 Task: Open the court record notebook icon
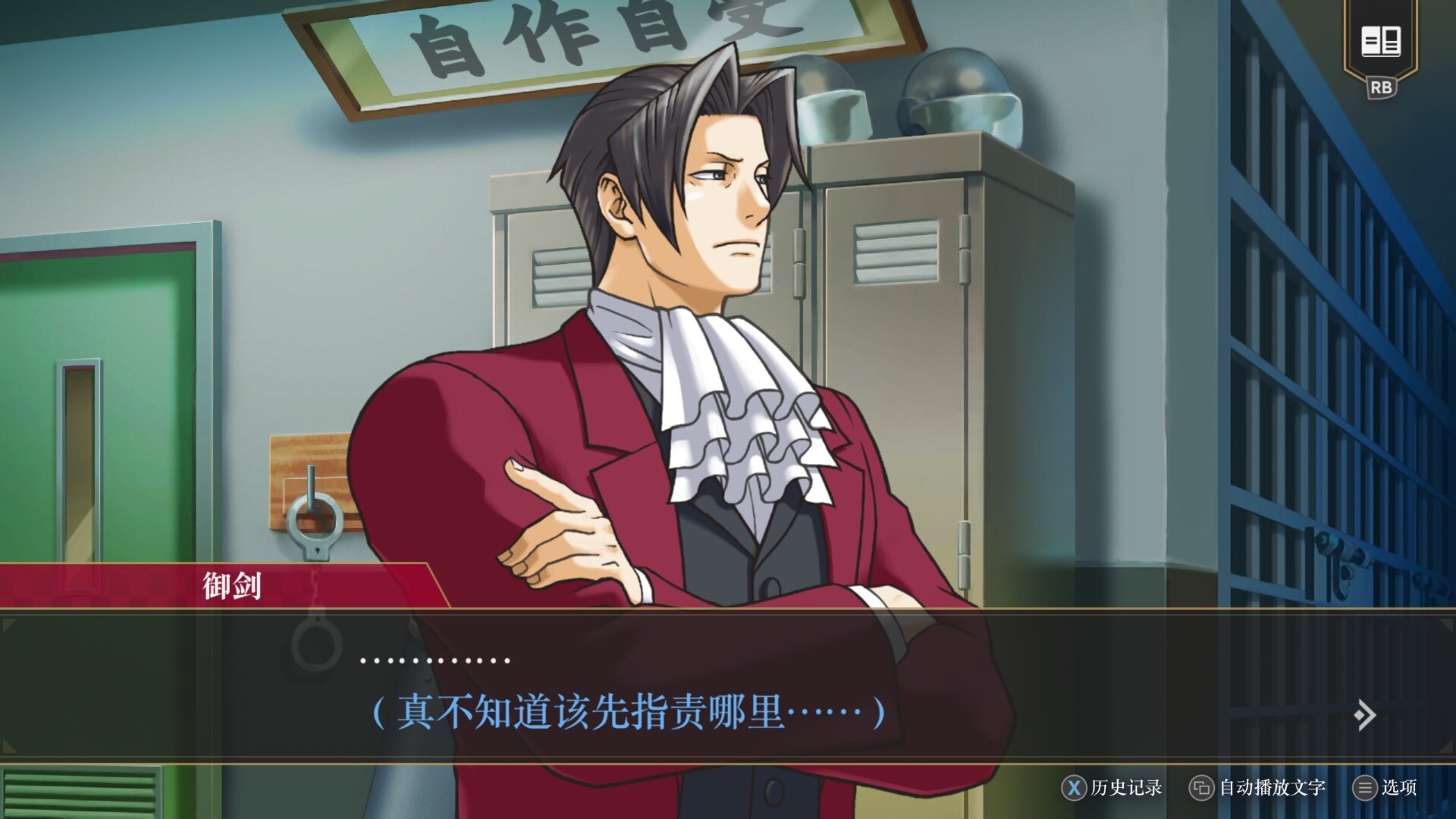tap(1380, 42)
